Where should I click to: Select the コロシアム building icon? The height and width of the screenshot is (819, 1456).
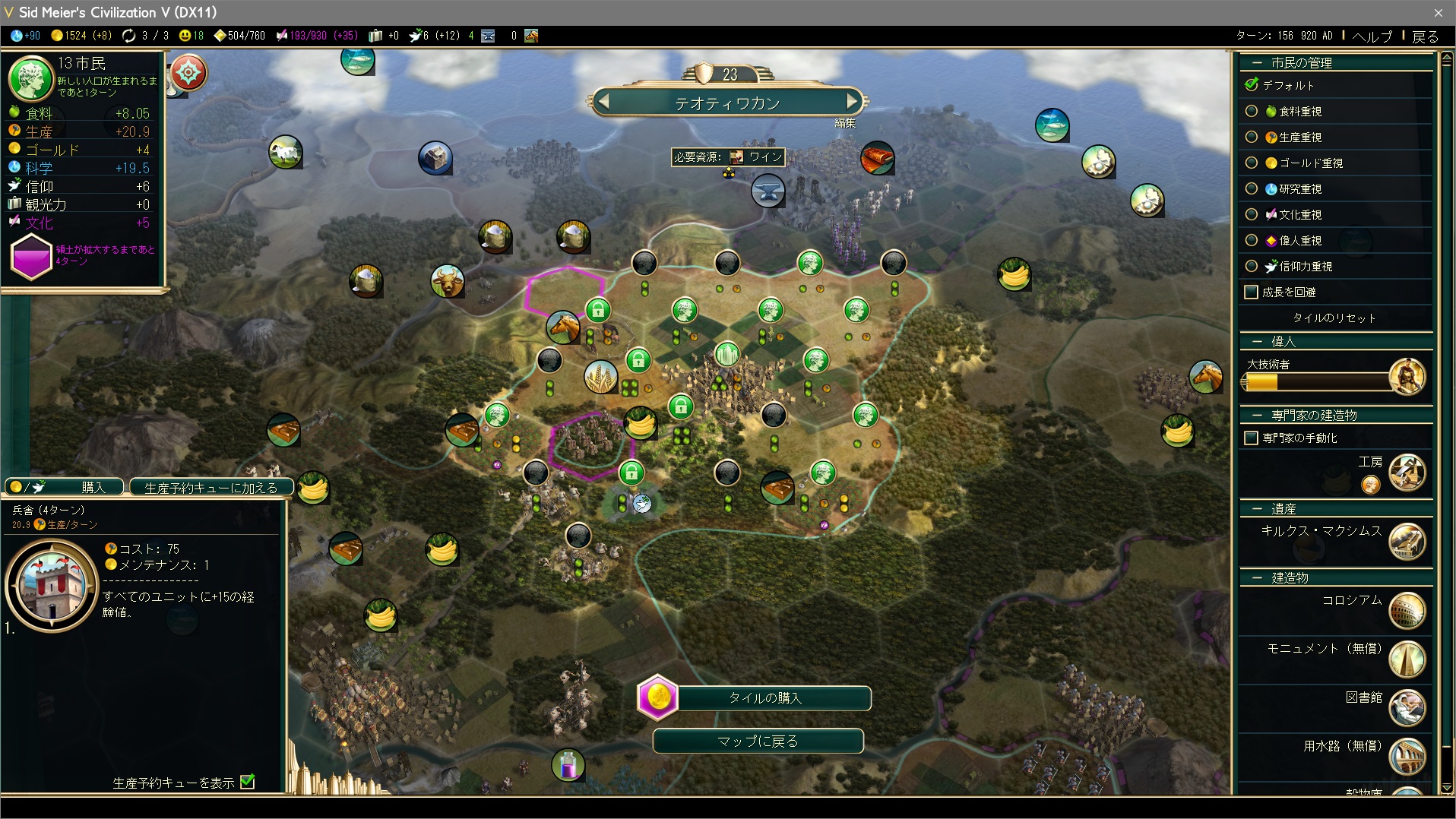1407,611
